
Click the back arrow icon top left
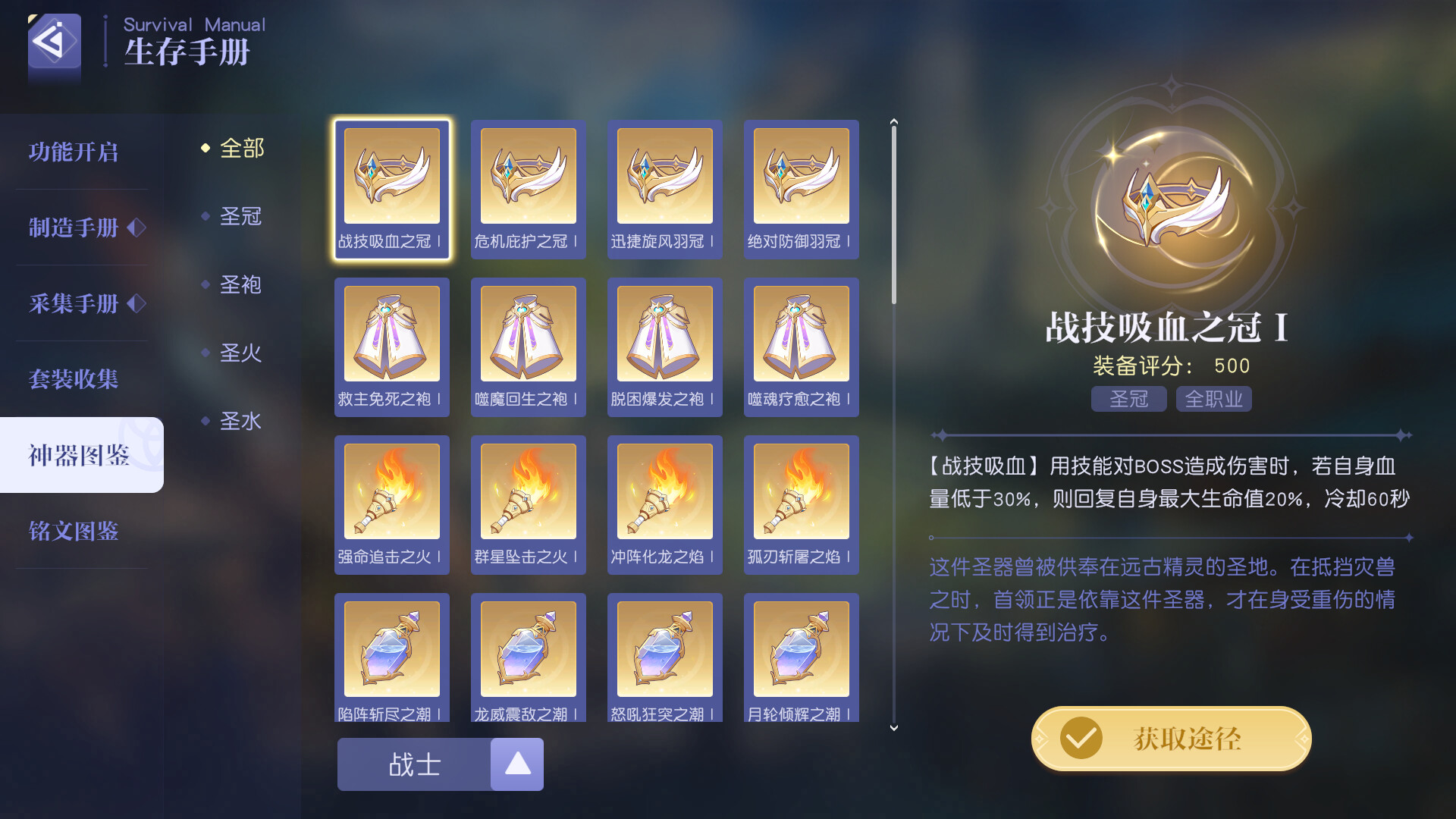(x=54, y=45)
